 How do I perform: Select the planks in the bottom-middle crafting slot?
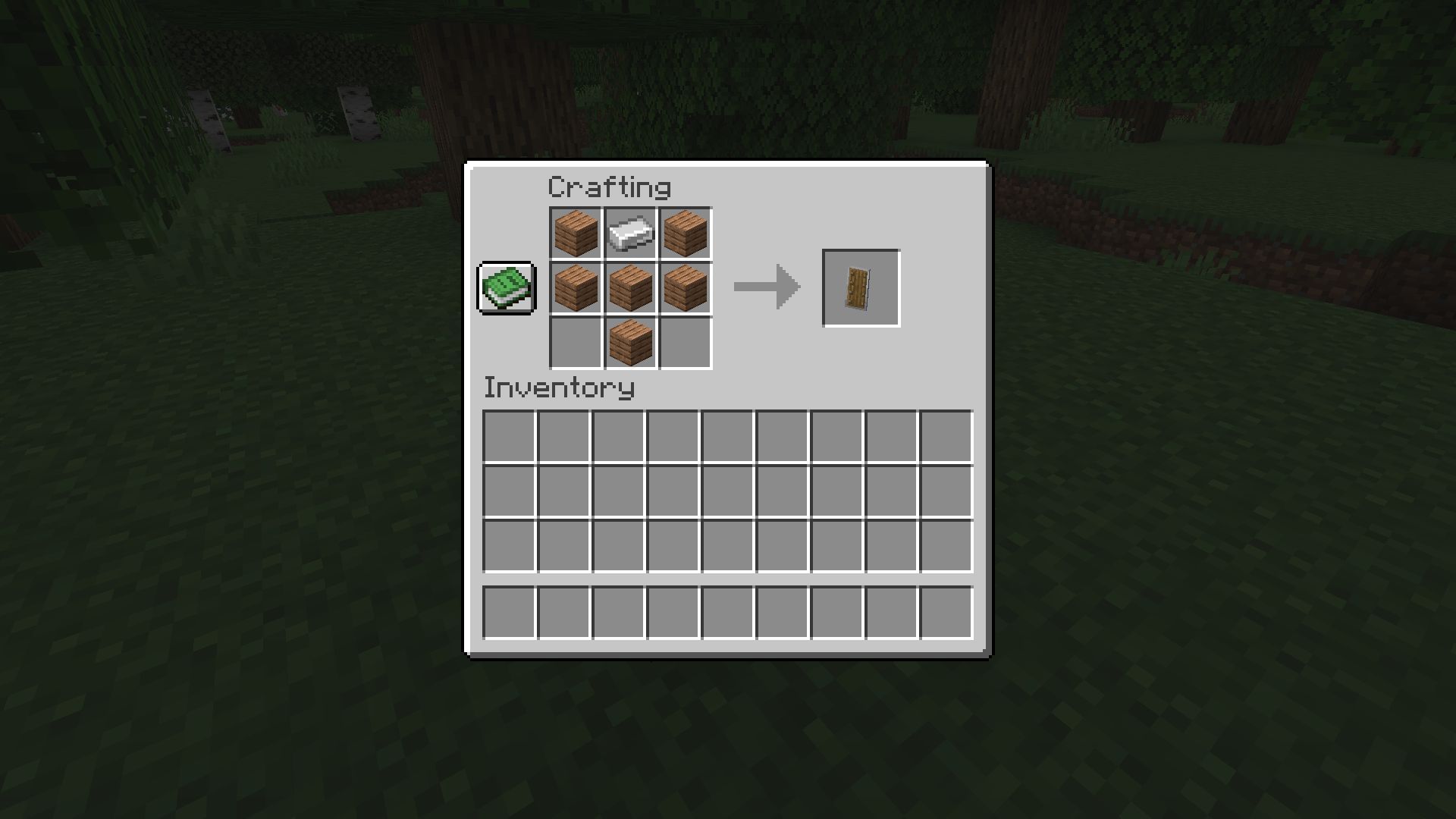(629, 342)
